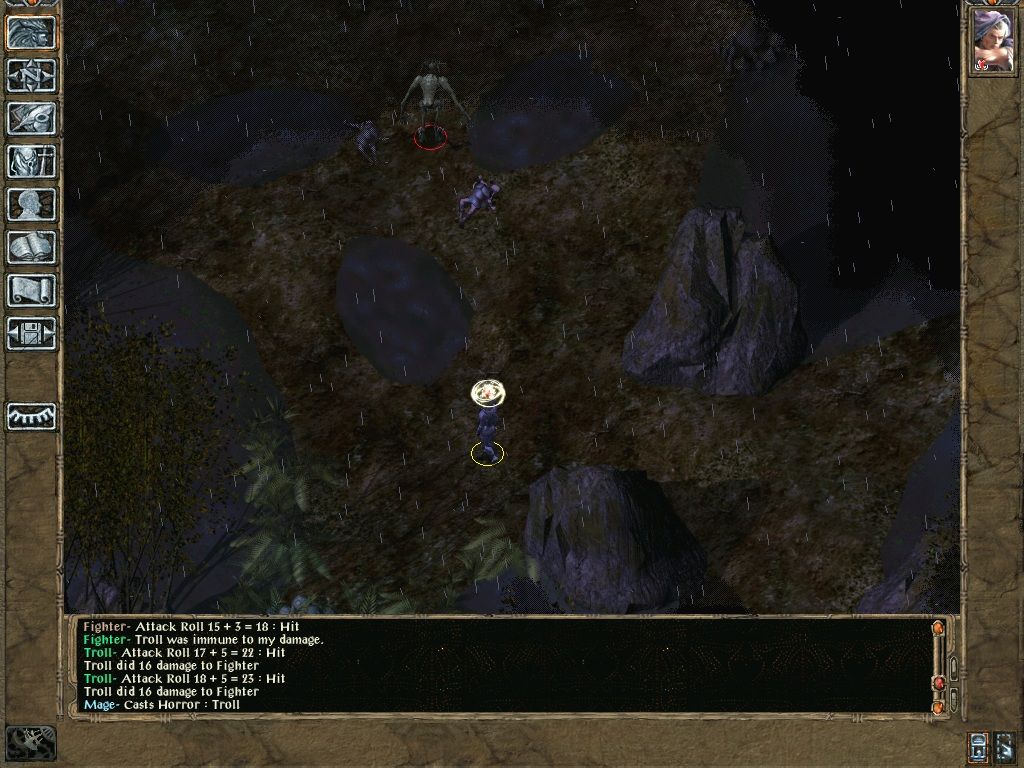
Task: Click the select all party button
Action: [x=1005, y=746]
